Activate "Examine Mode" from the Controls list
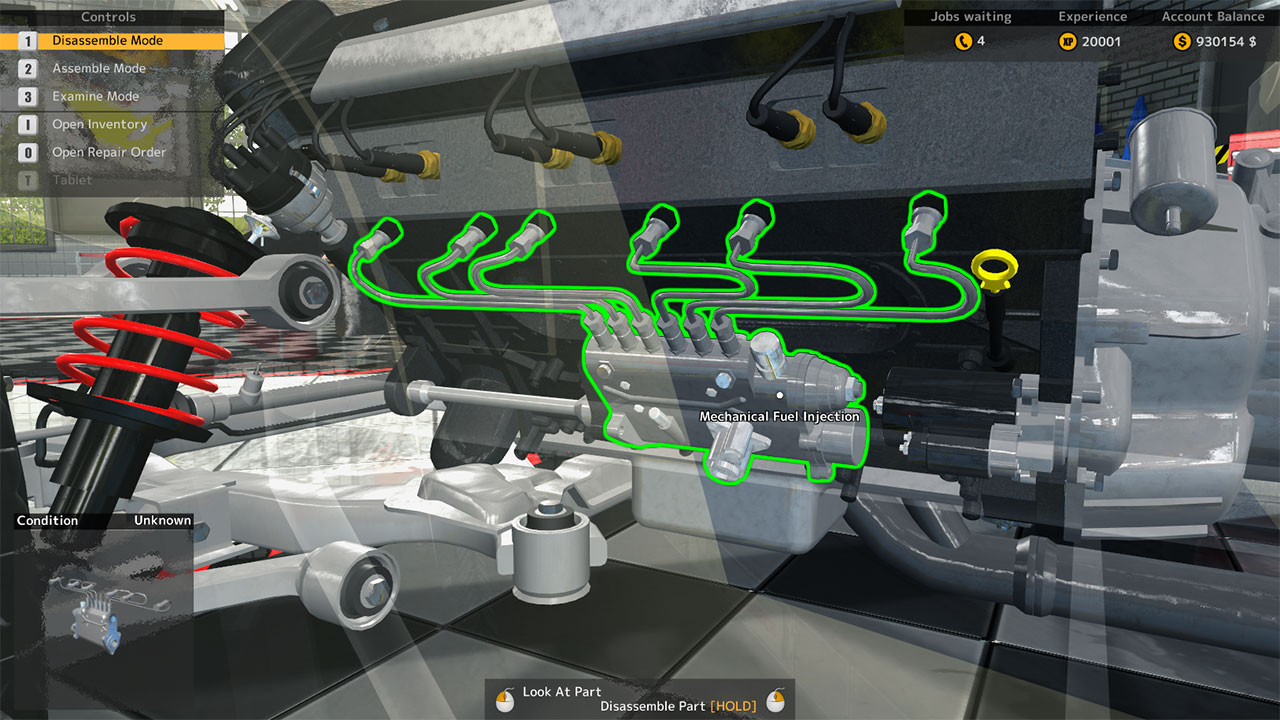The width and height of the screenshot is (1280, 720). click(x=97, y=96)
